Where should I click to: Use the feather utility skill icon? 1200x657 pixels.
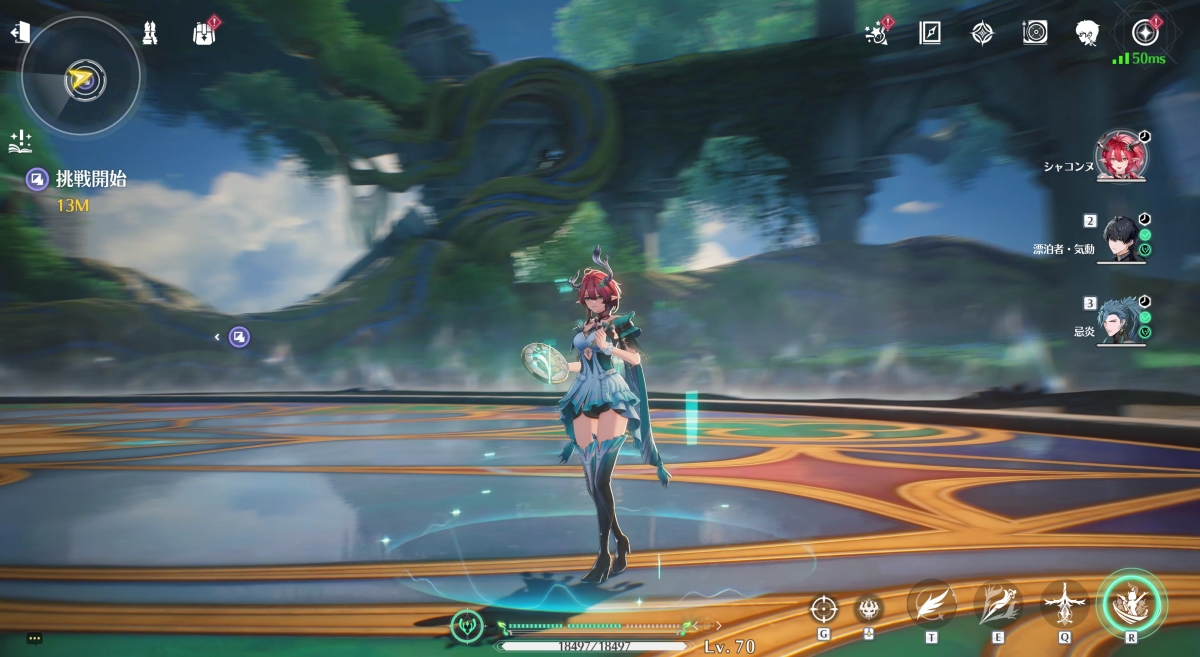point(931,604)
